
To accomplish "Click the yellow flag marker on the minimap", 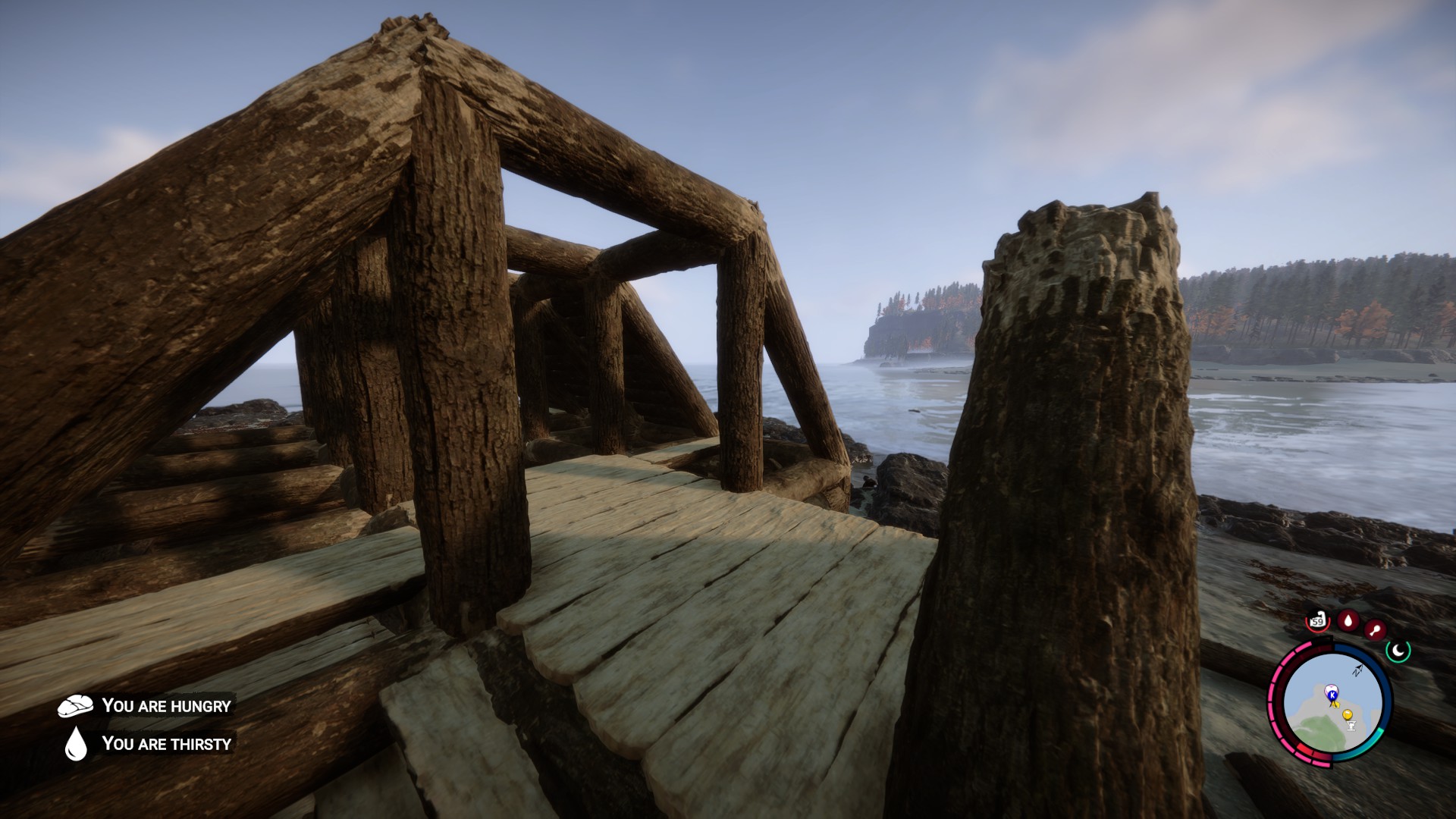I will click(x=1348, y=715).
